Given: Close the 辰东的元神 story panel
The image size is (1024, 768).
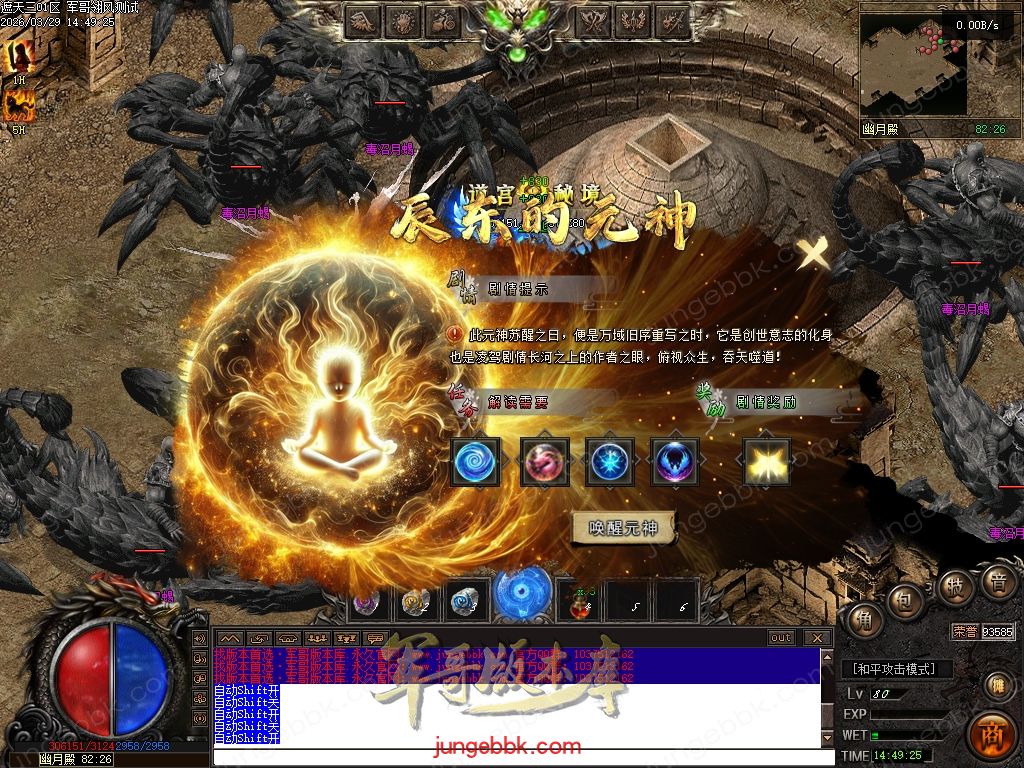Looking at the screenshot, I should [x=814, y=255].
